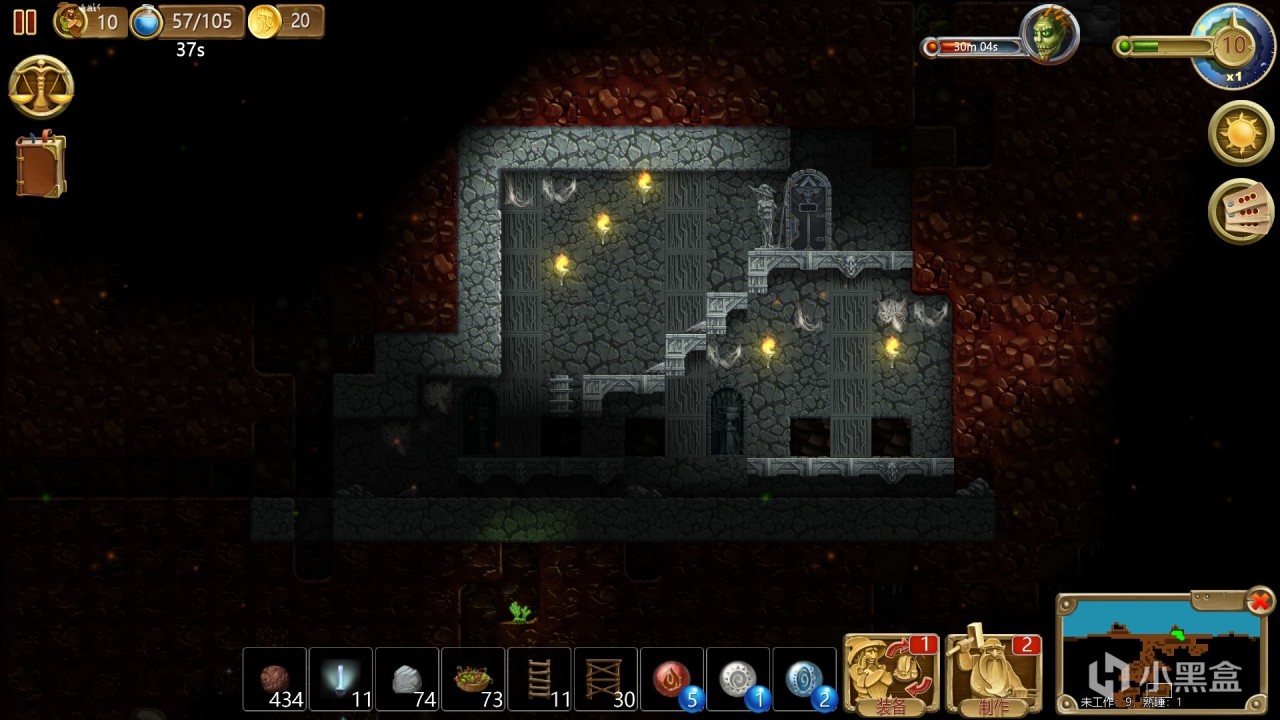Choose the grey stone slot
The width and height of the screenshot is (1280, 720).
[407, 679]
